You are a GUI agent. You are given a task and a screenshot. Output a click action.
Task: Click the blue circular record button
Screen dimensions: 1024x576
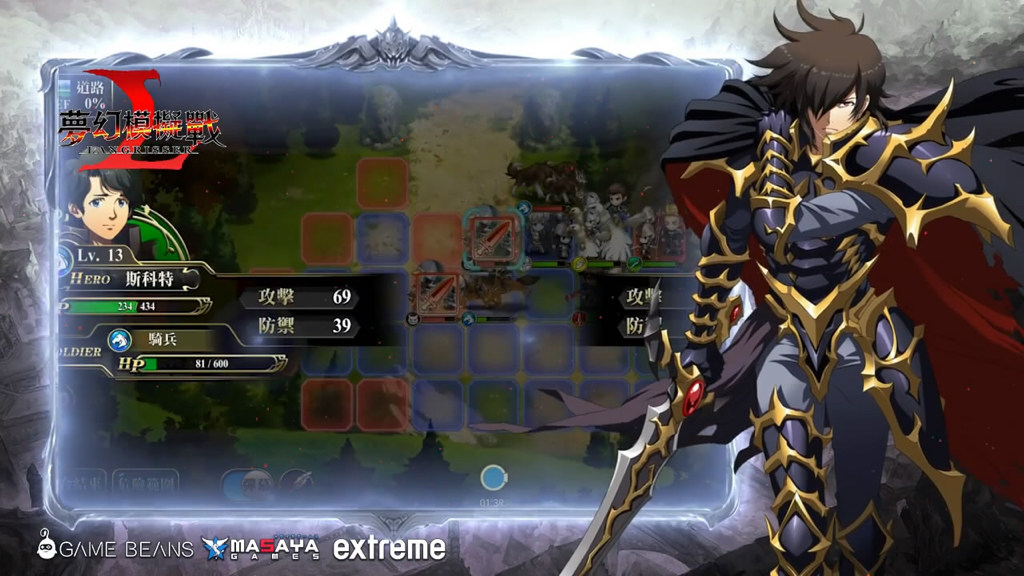493,477
